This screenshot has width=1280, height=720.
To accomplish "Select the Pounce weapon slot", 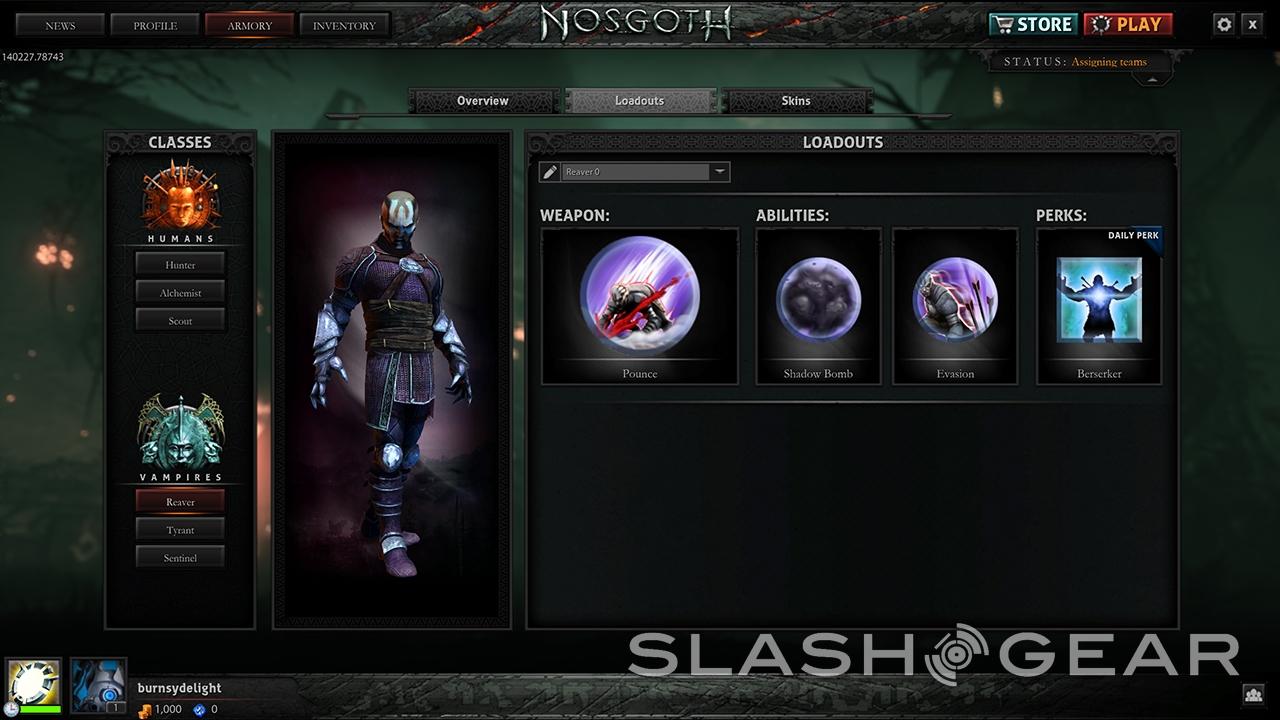I will coord(640,305).
